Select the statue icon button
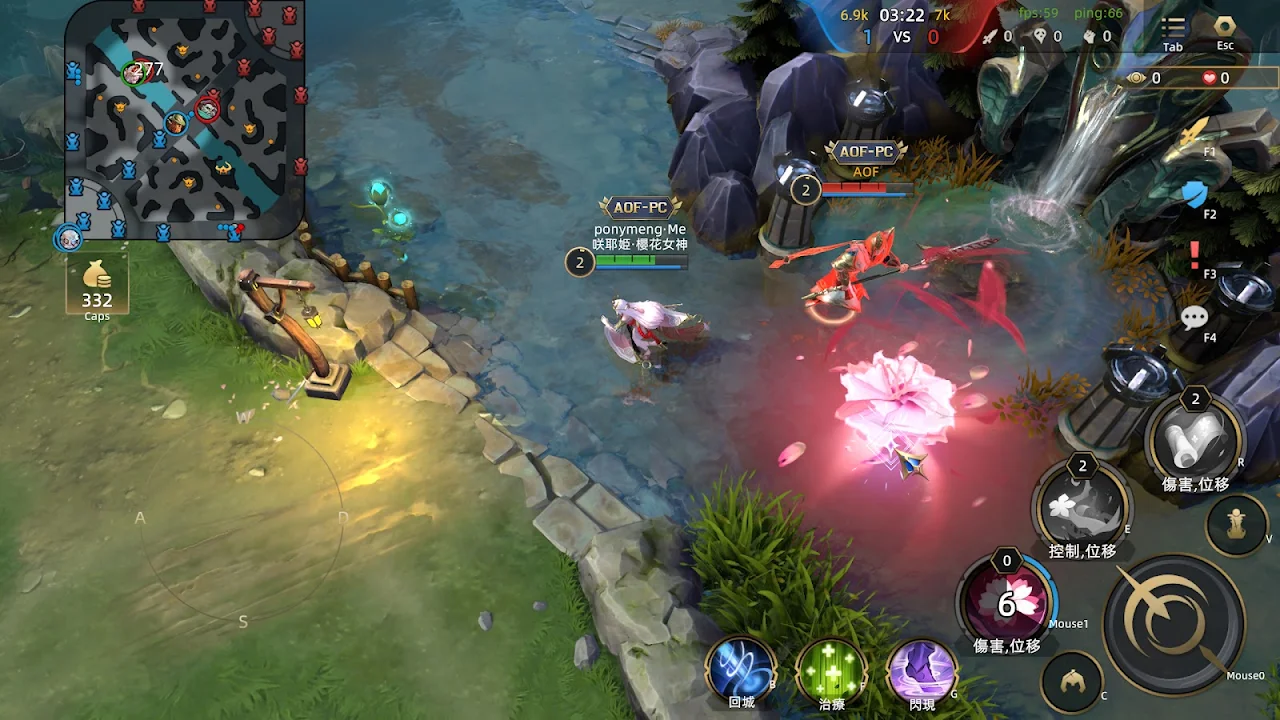The image size is (1280, 720). (x=1237, y=524)
